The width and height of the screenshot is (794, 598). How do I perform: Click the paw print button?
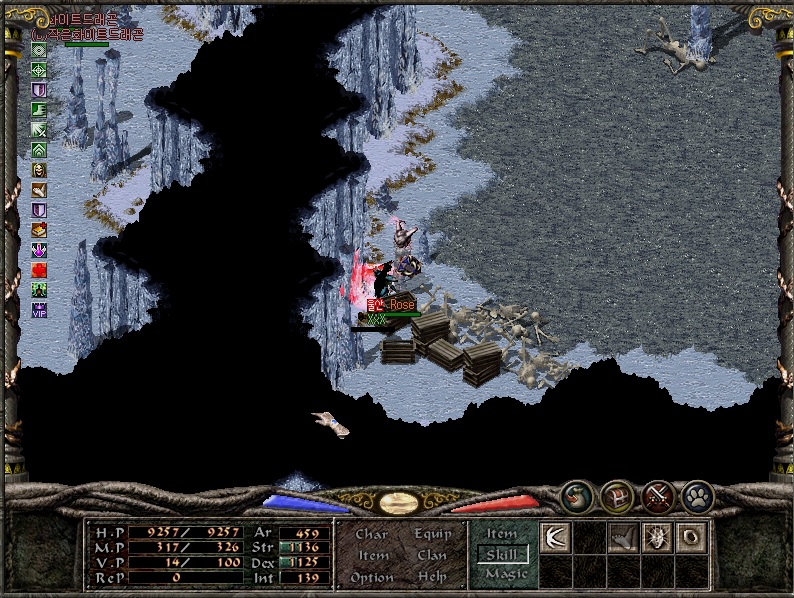697,495
